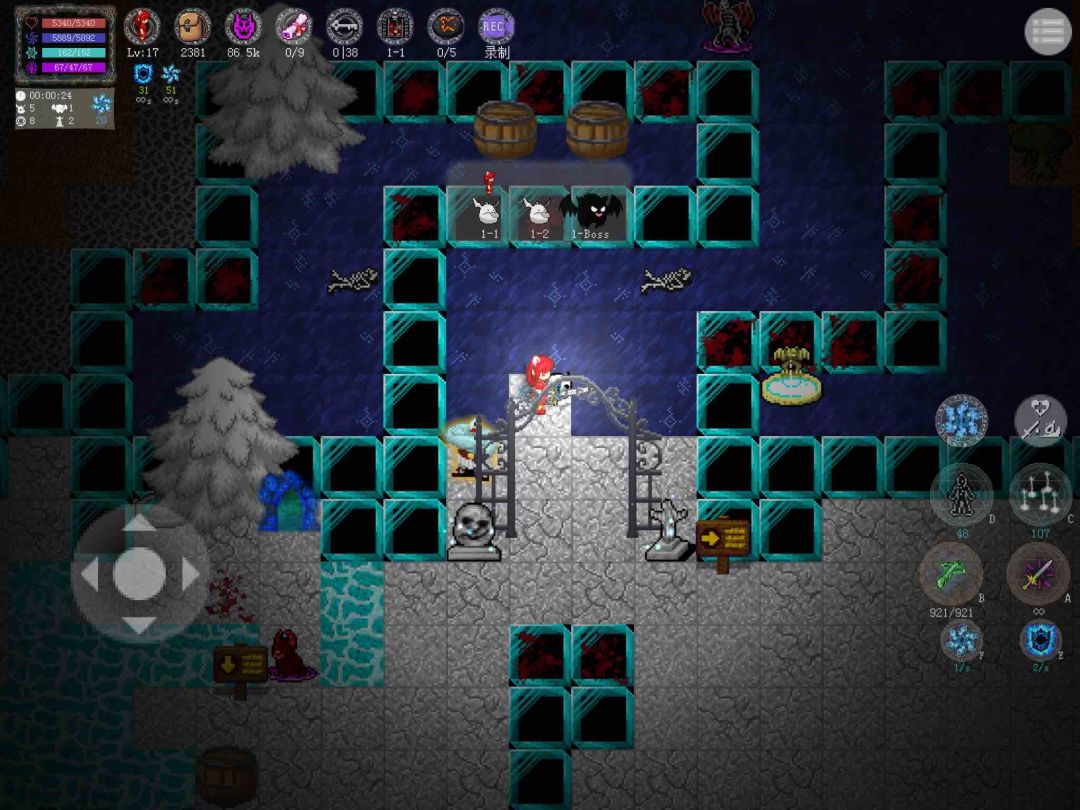Image resolution: width=1080 pixels, height=810 pixels.
Task: Open the red character portrait icon
Action: coord(142,26)
